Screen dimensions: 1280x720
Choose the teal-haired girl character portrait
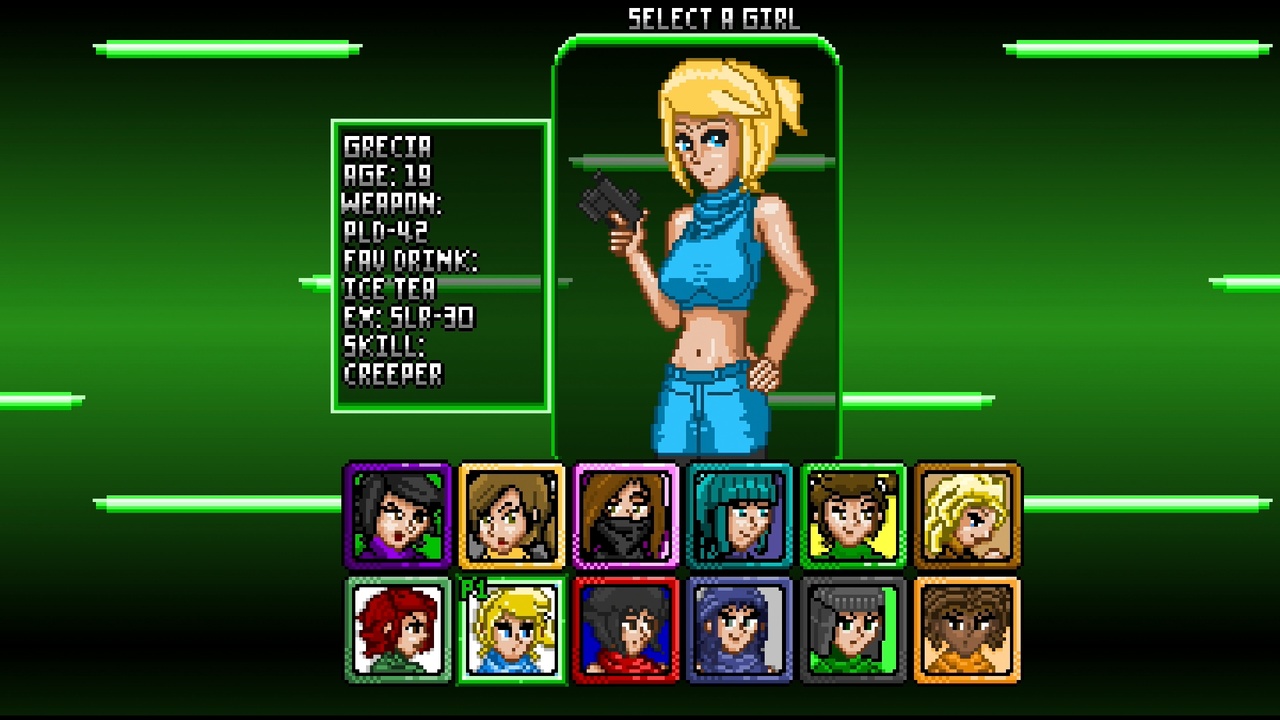click(x=740, y=515)
